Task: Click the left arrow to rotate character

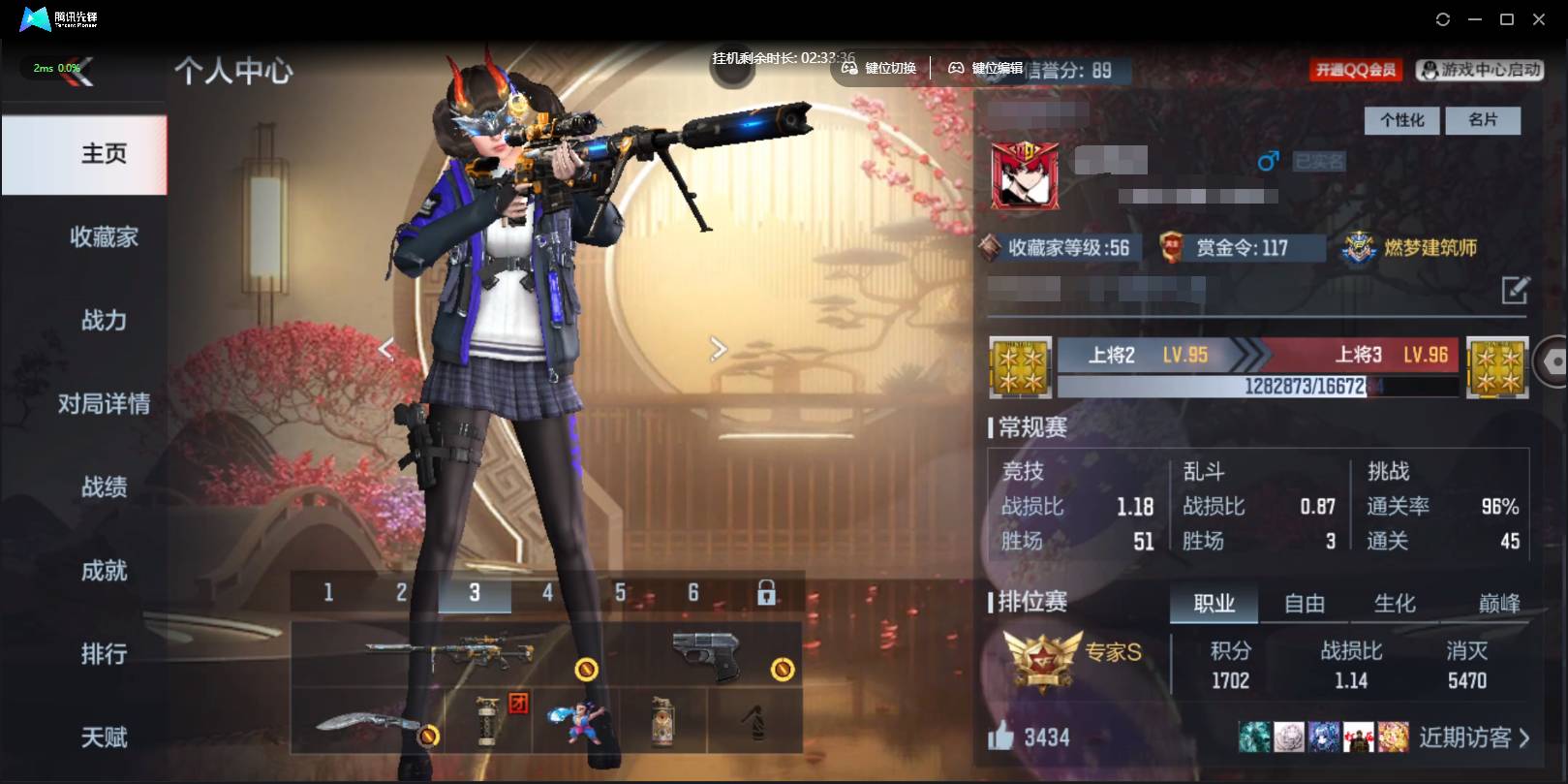Action: (x=386, y=349)
